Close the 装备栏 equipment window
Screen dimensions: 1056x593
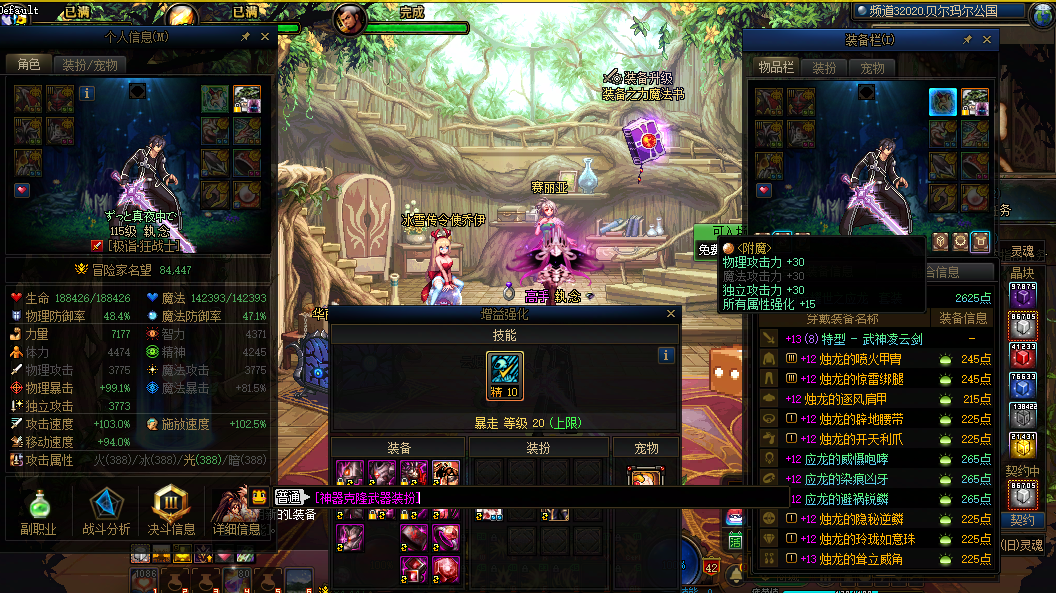tap(987, 40)
